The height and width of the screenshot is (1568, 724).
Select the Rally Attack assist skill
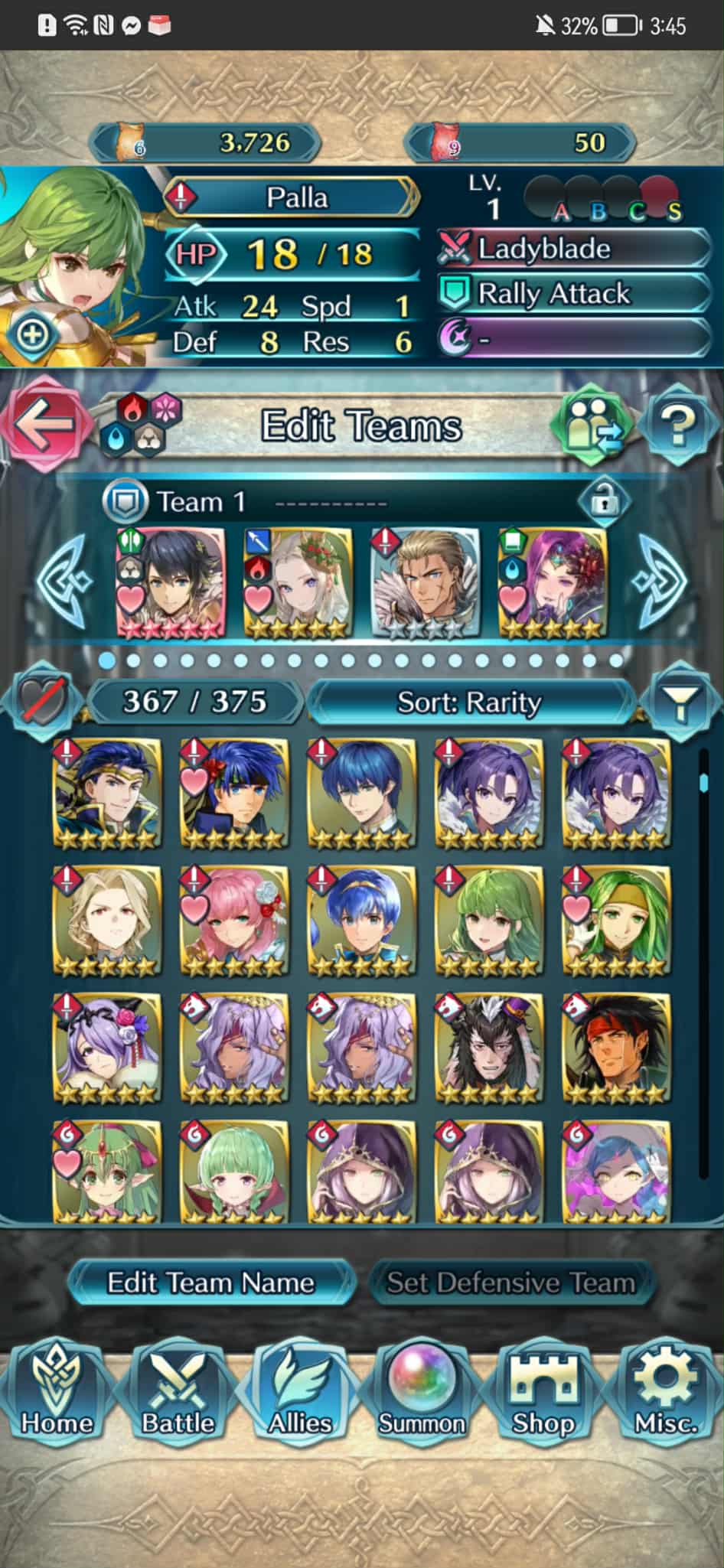(x=574, y=293)
